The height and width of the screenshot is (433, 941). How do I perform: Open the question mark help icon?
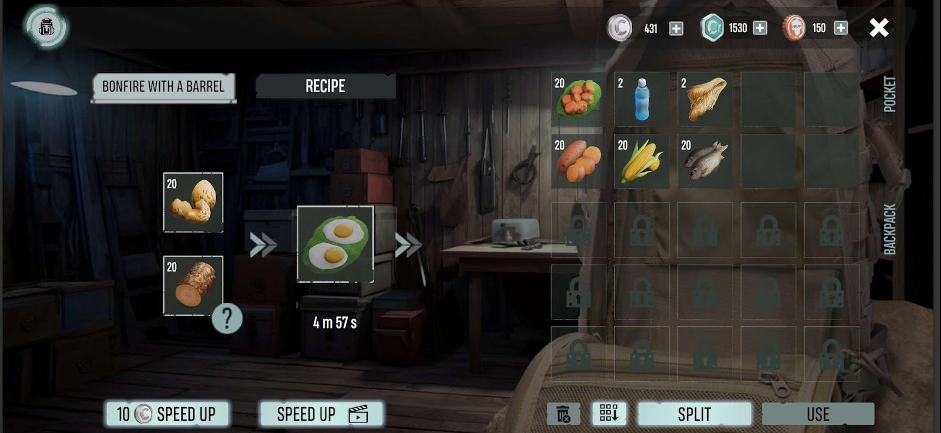click(x=227, y=319)
